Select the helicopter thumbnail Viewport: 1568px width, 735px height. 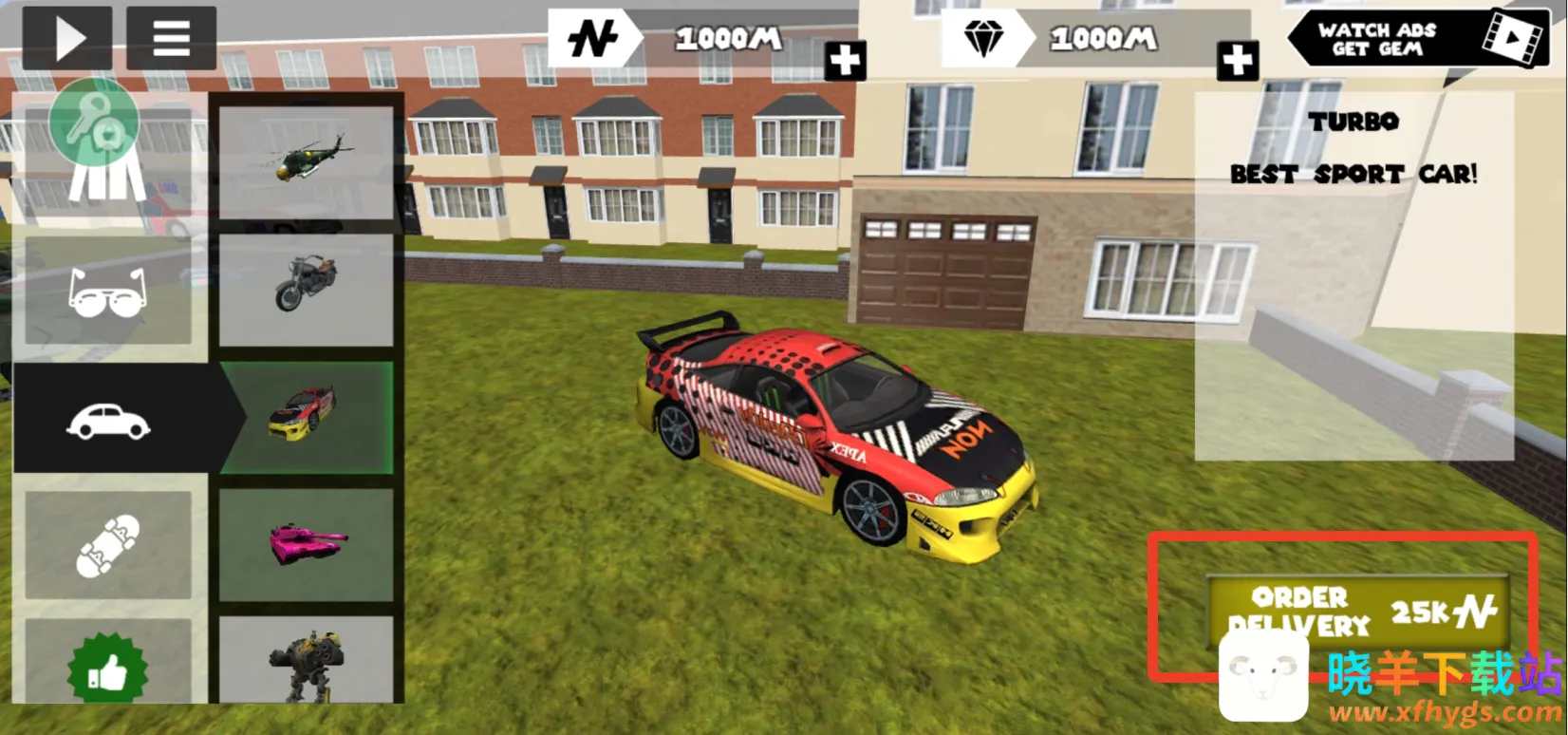[306, 162]
